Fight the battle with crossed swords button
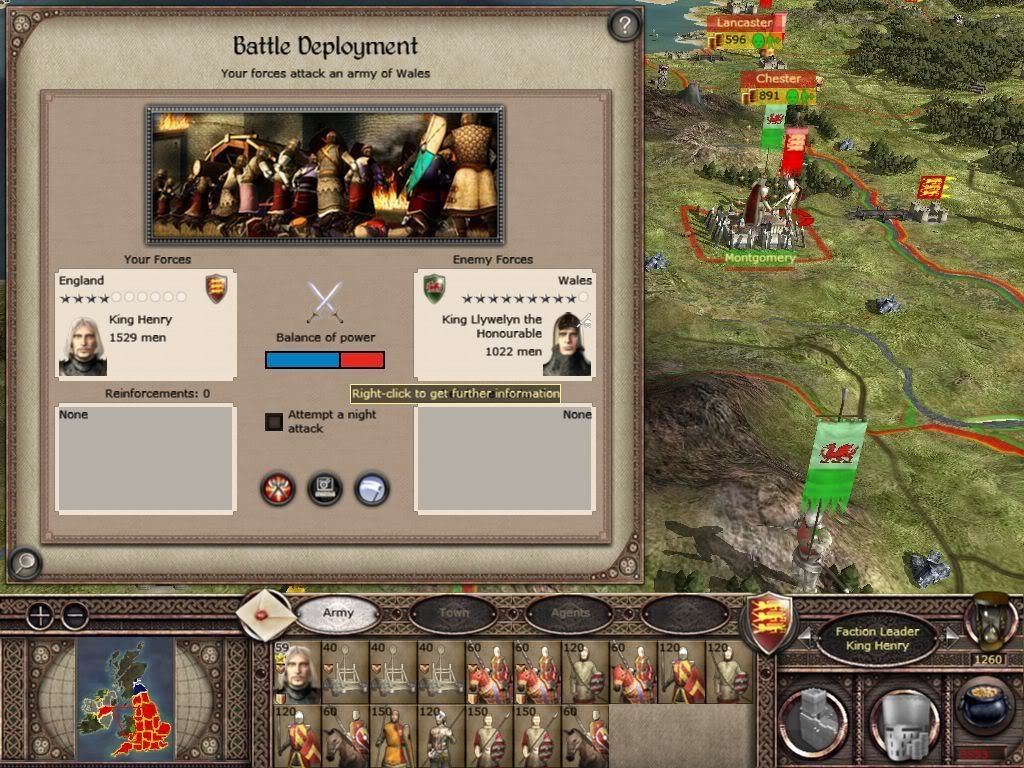This screenshot has height=768, width=1024. [x=278, y=489]
